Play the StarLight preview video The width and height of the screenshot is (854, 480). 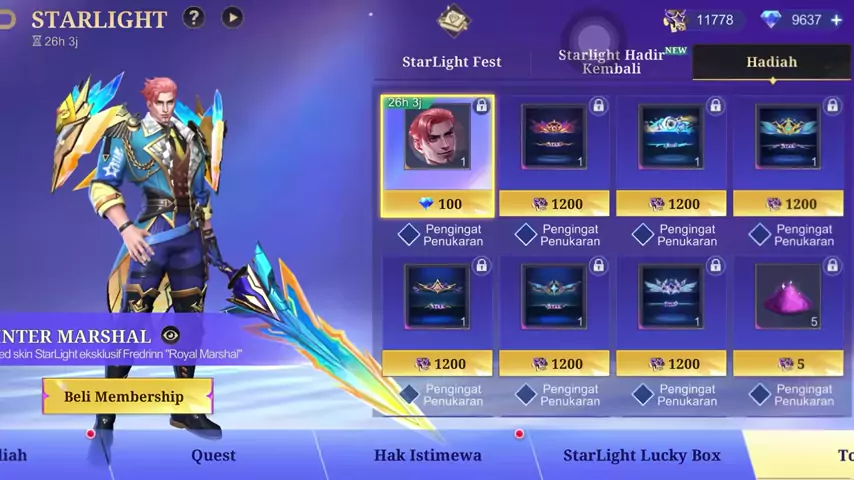232,17
